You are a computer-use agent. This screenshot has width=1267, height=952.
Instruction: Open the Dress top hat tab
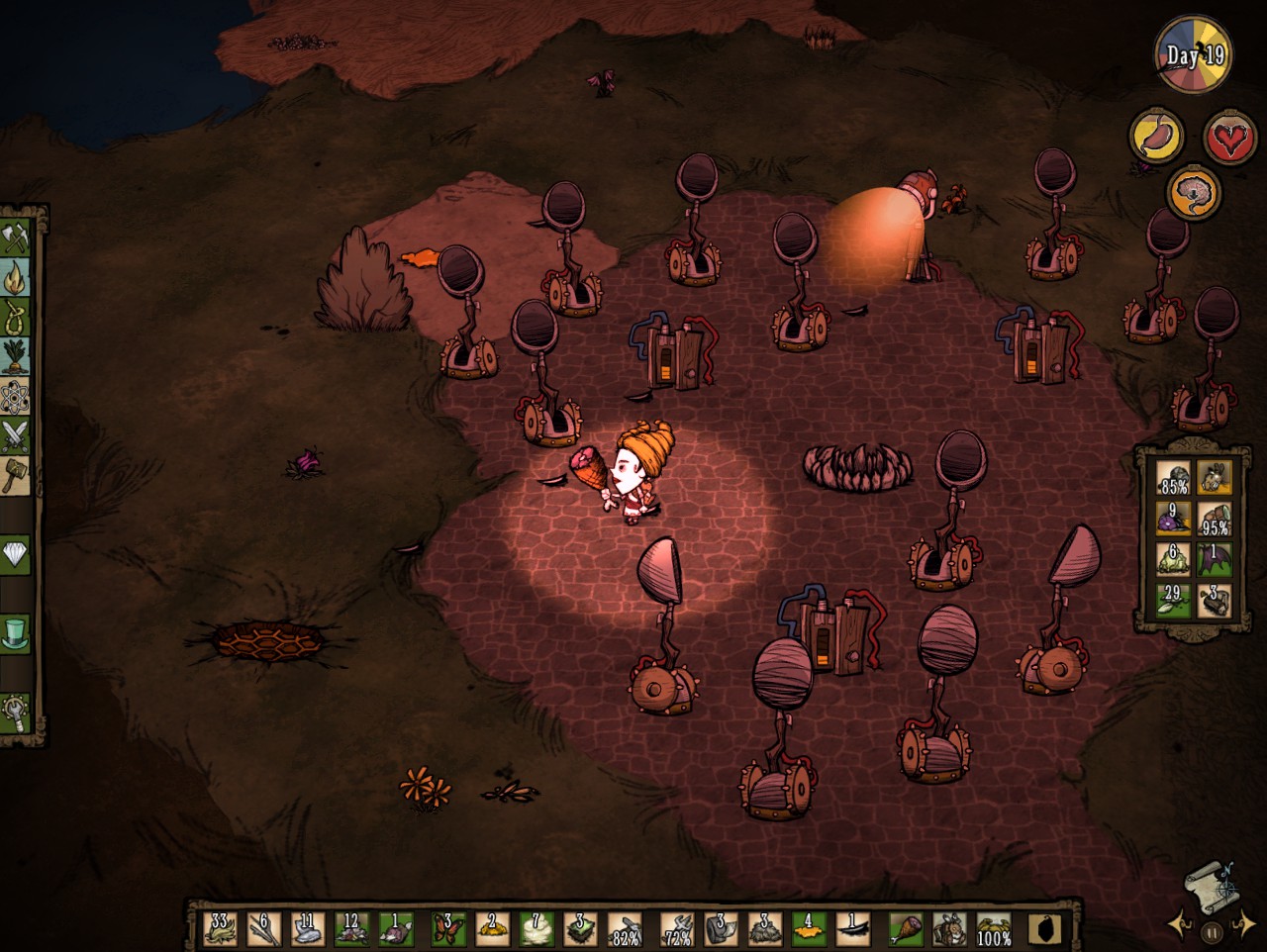point(18,633)
